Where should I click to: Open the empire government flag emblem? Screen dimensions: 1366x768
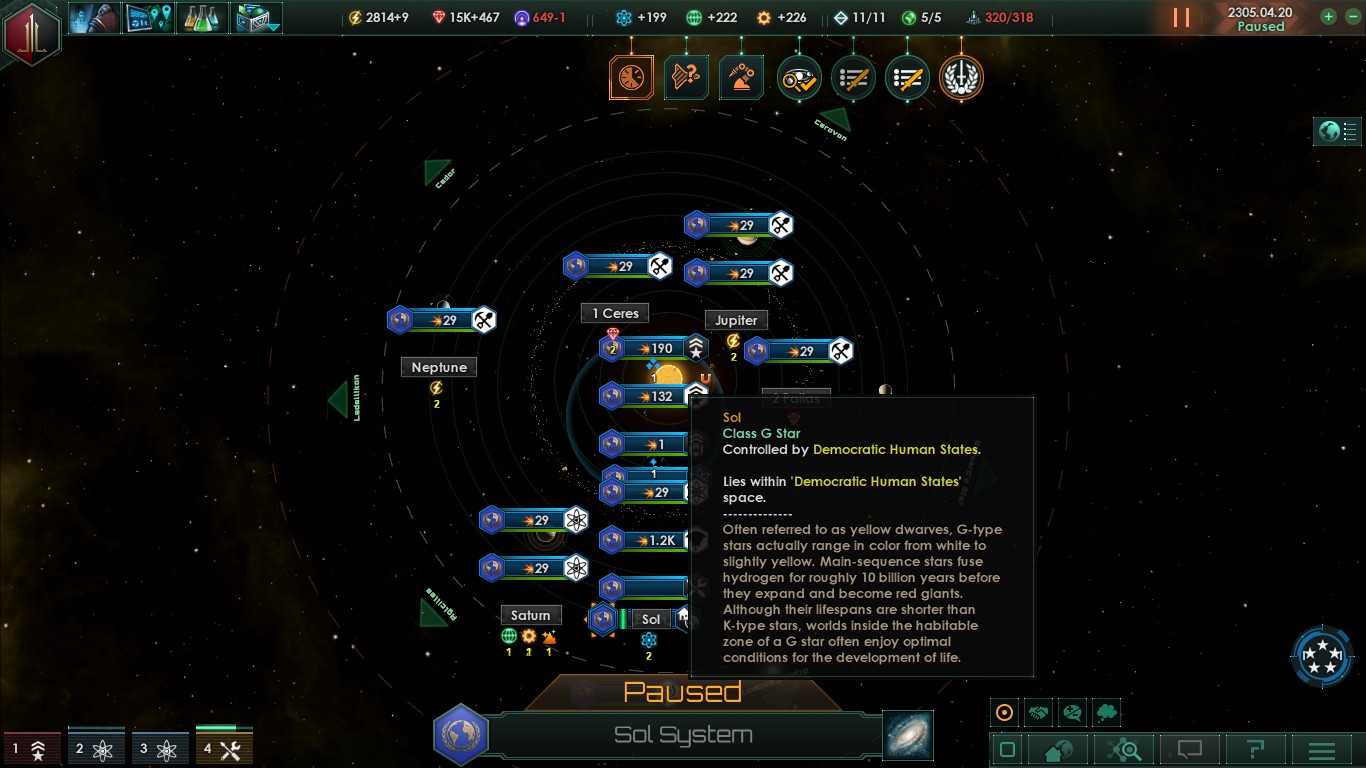tap(31, 32)
